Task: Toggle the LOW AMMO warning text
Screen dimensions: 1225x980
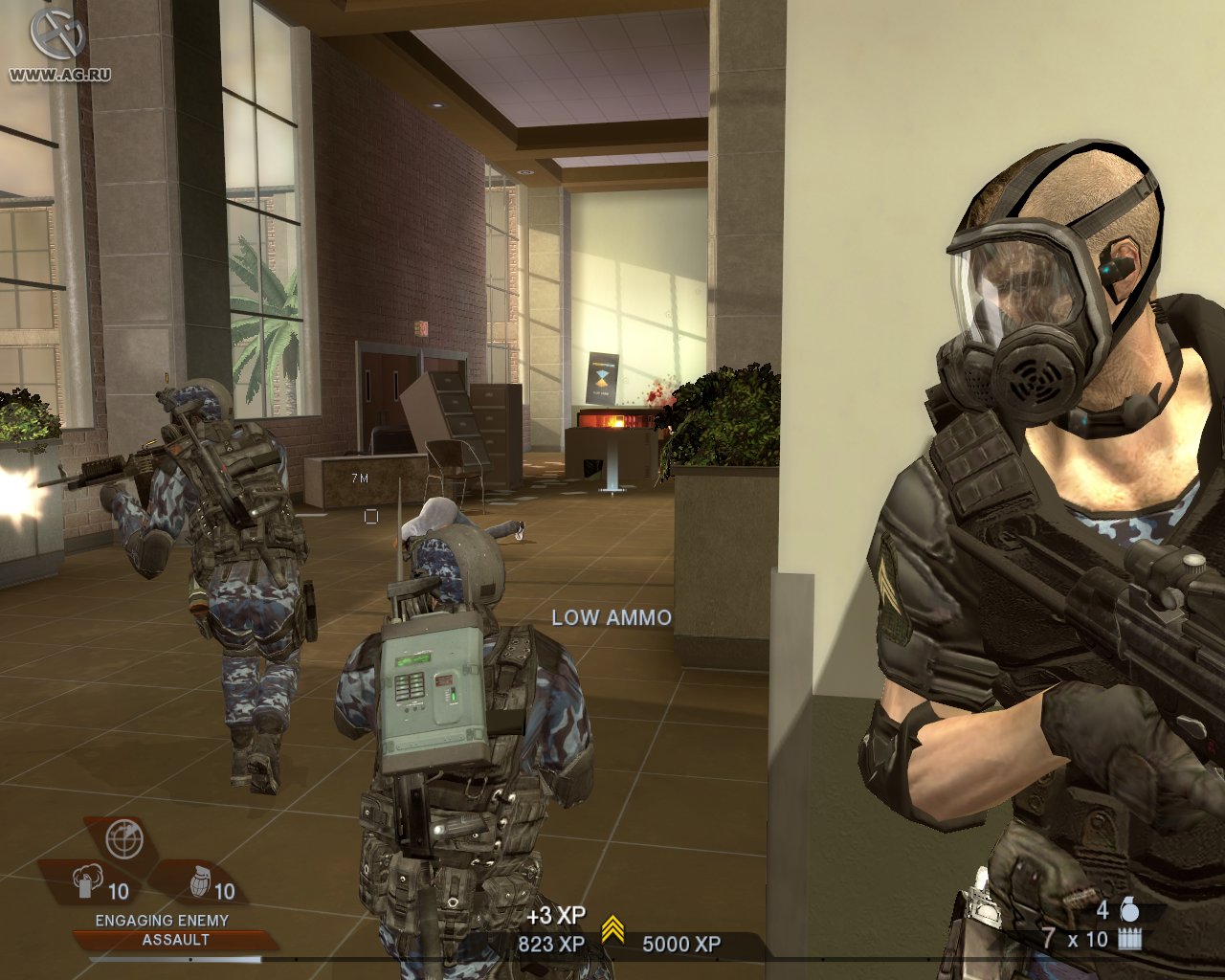Action: (x=610, y=617)
